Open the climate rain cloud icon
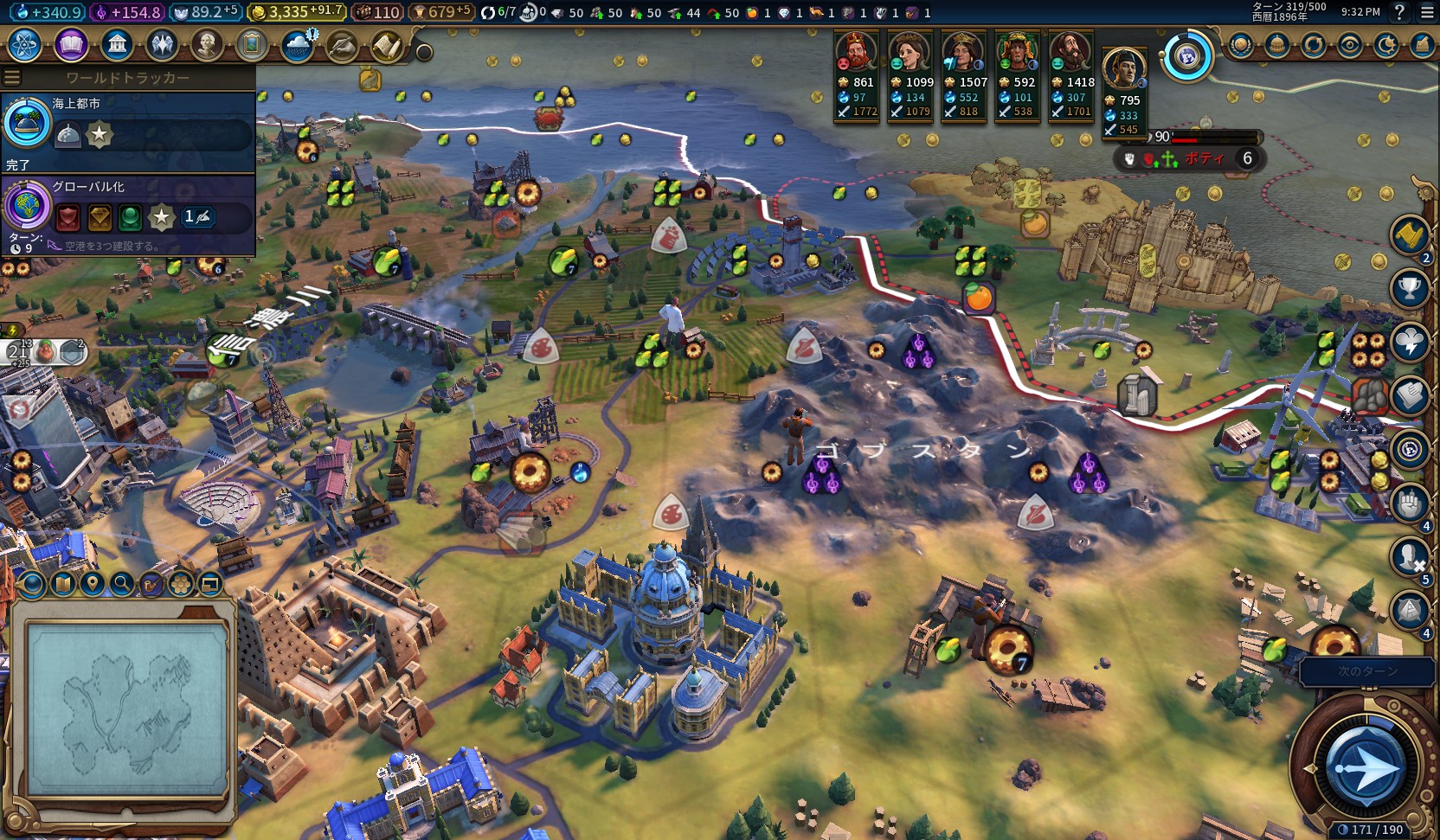Viewport: 1440px width, 840px height. 298,45
